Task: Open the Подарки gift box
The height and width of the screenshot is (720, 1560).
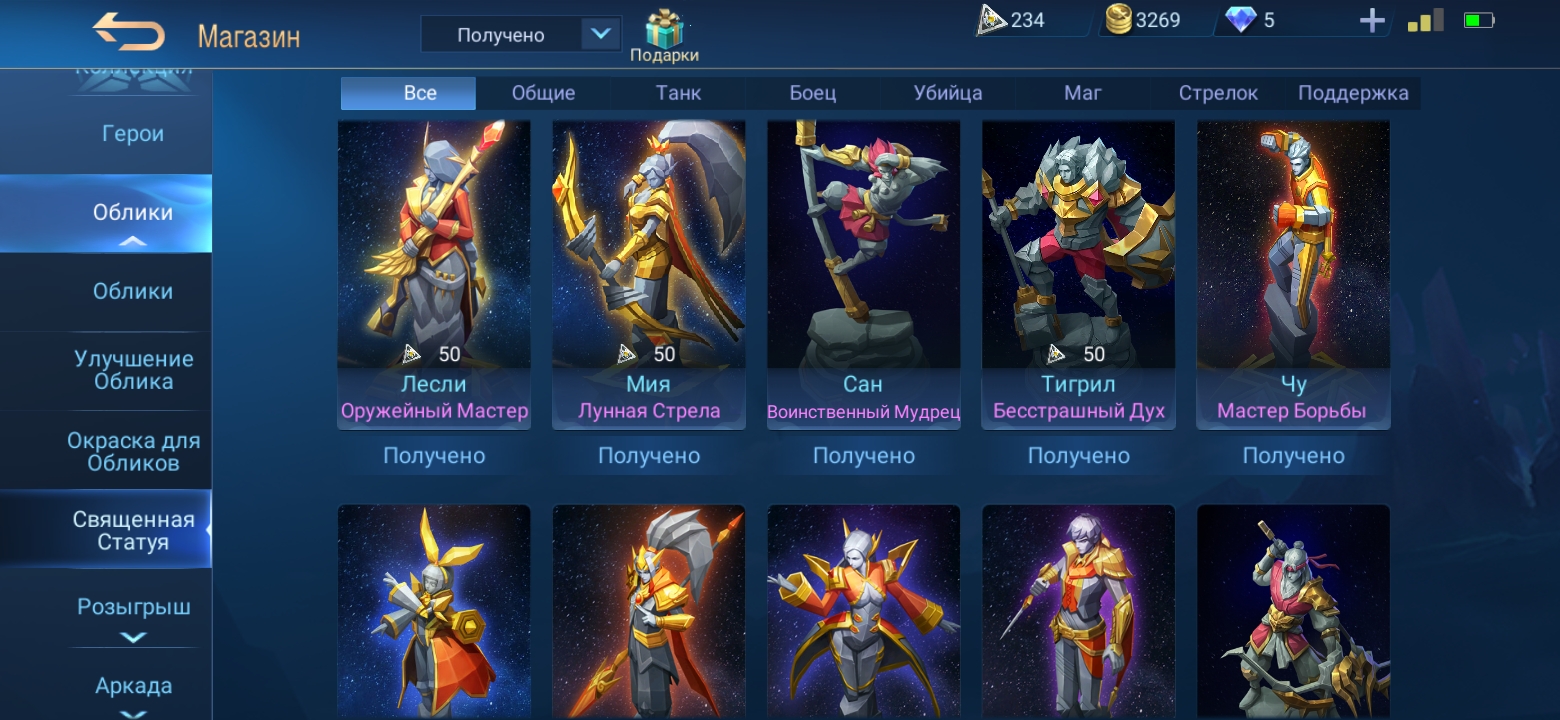Action: click(x=663, y=36)
